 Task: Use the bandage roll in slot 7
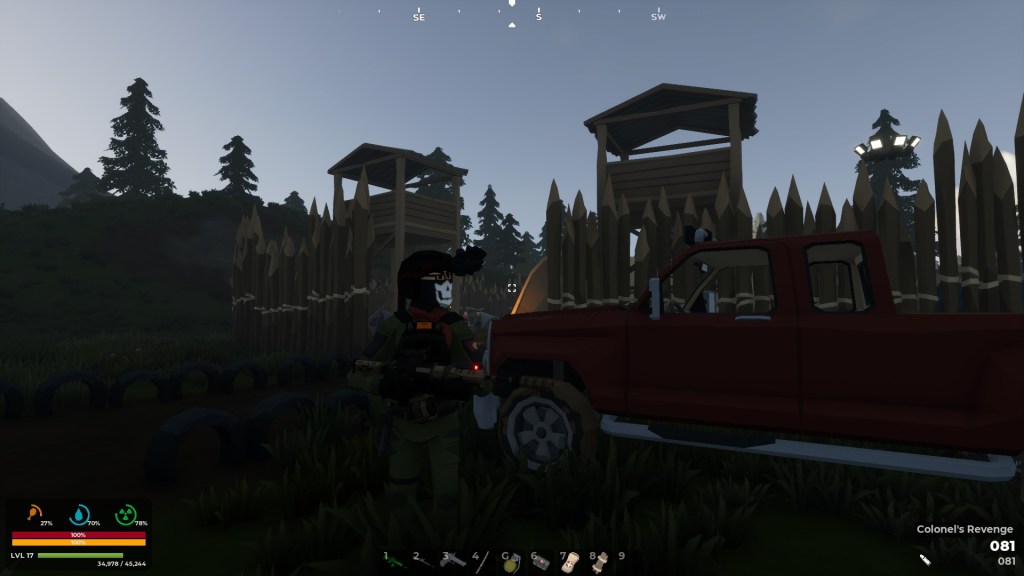[x=570, y=561]
